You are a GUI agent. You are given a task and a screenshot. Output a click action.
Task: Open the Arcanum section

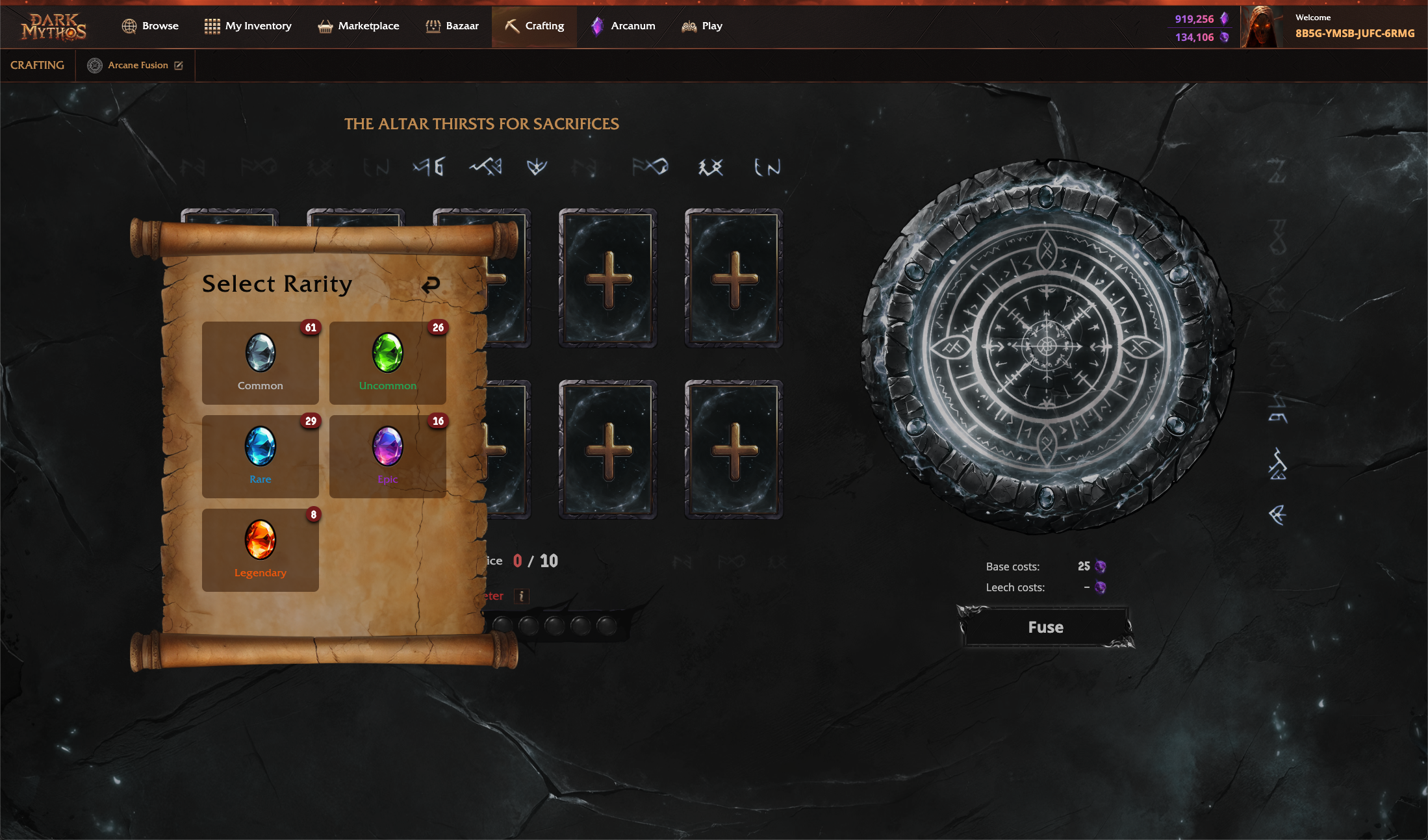pyautogui.click(x=623, y=26)
